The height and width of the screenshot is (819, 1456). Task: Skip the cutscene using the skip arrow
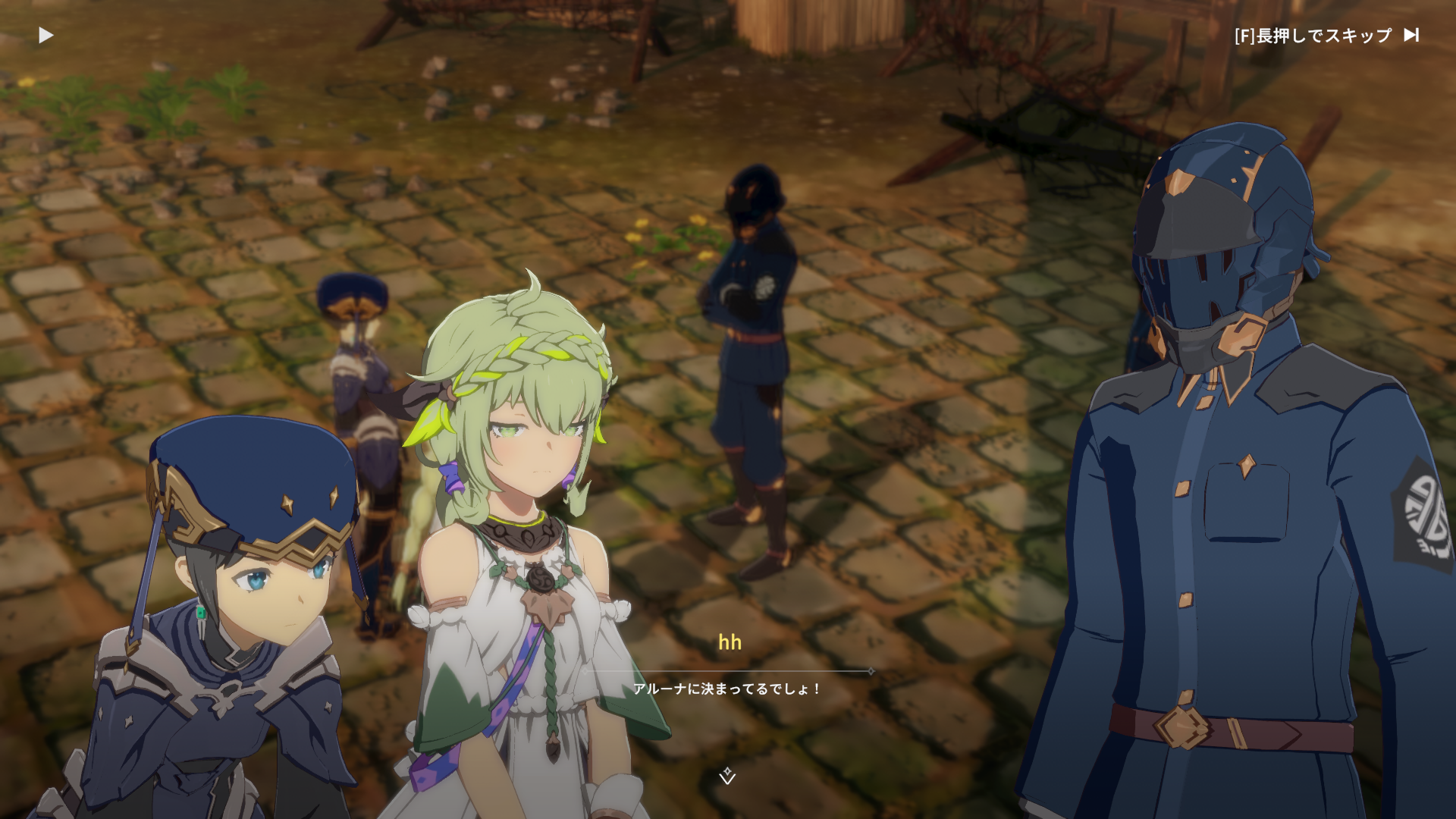[x=1411, y=35]
